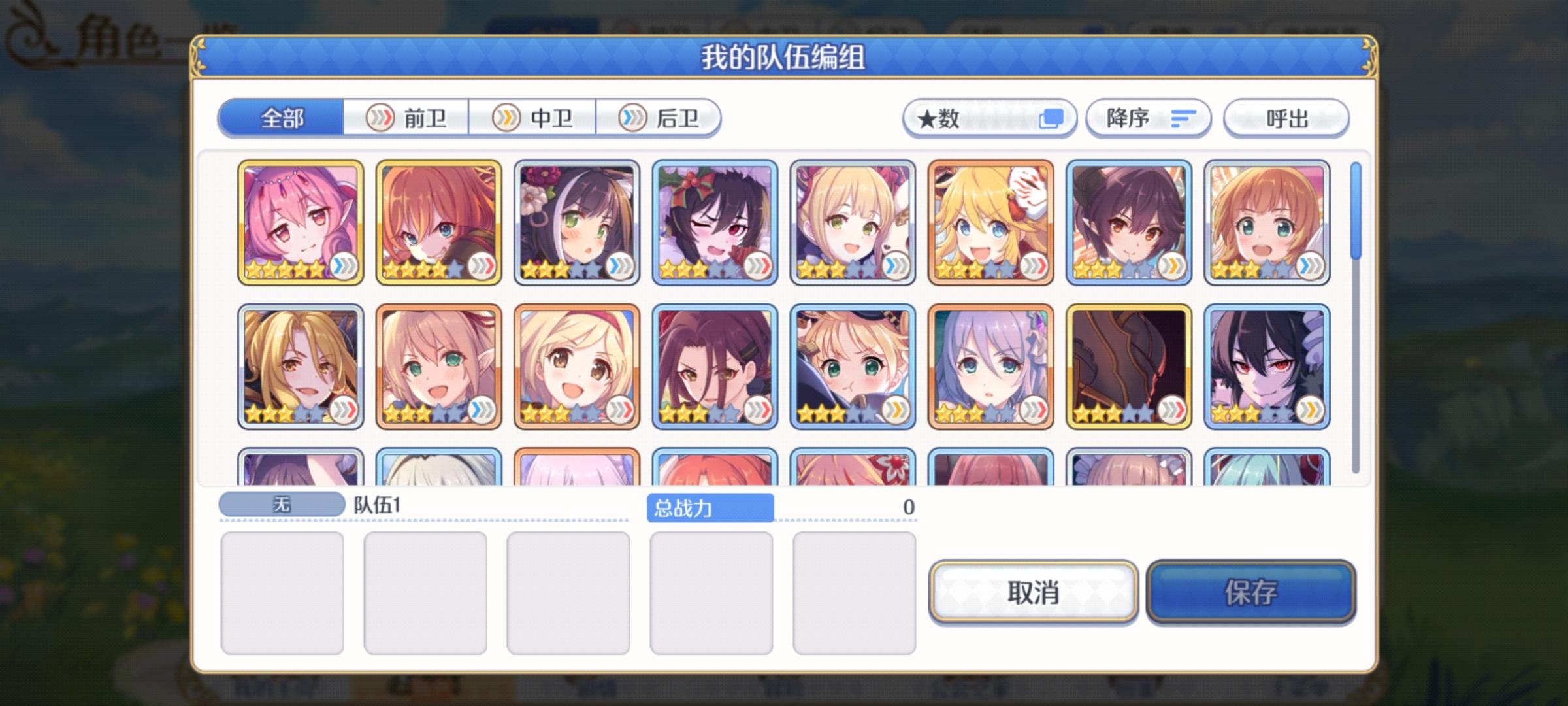Viewport: 1568px width, 706px height.
Task: Switch to the 全部 tab
Action: pos(282,119)
